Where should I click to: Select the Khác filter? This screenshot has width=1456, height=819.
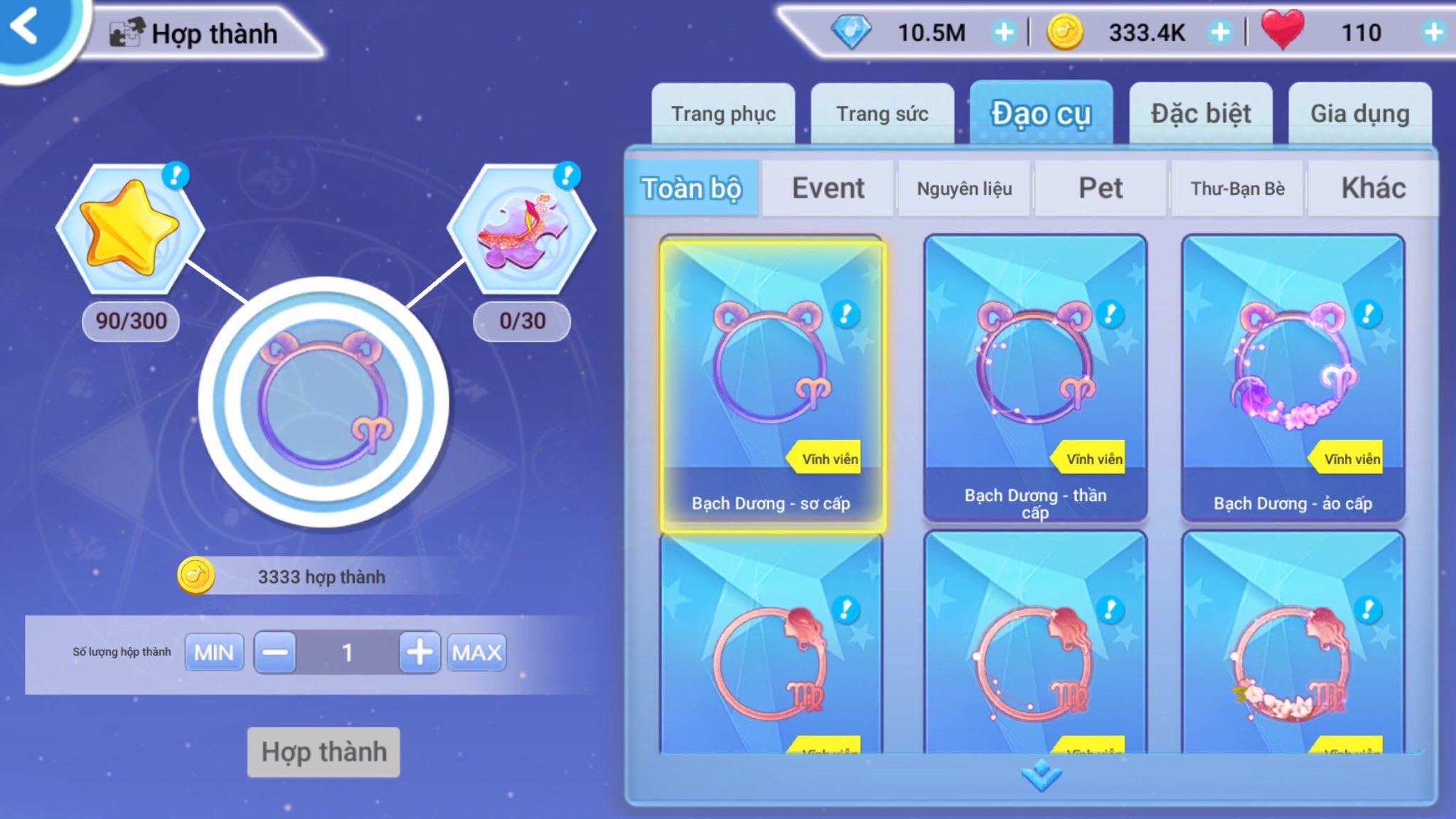click(1373, 188)
